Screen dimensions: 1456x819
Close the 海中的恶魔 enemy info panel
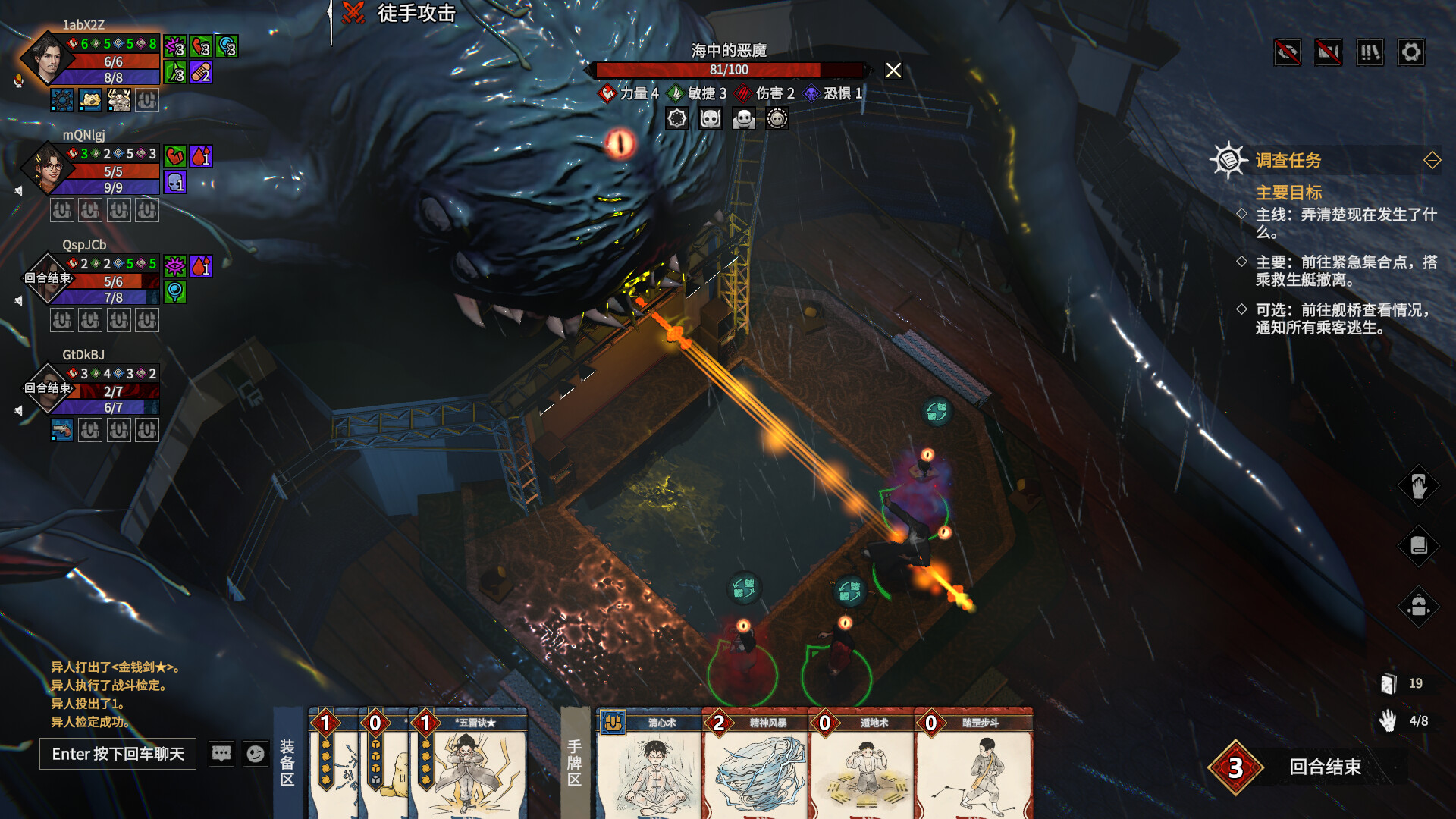[893, 71]
